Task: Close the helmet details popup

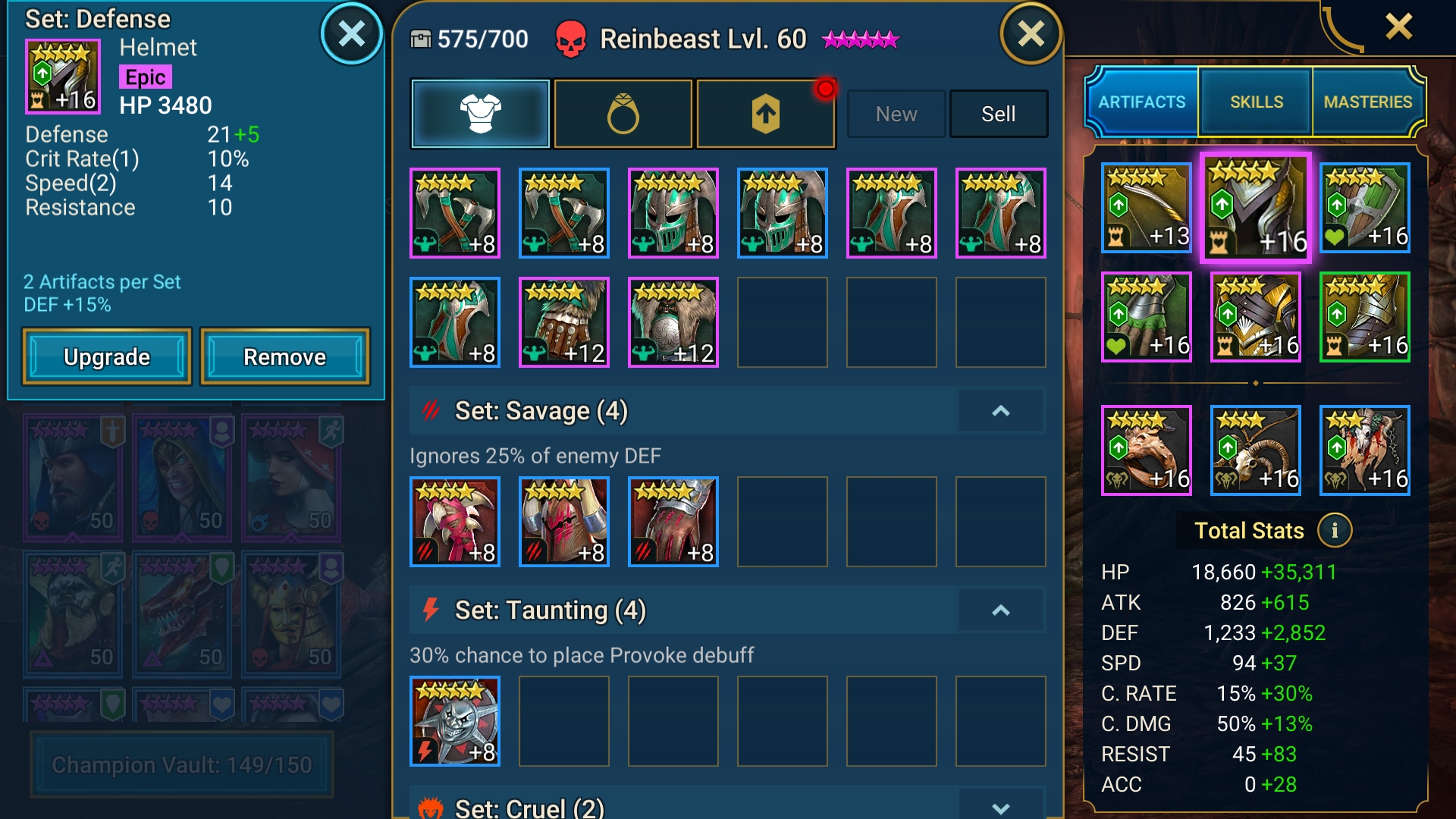Action: point(351,34)
